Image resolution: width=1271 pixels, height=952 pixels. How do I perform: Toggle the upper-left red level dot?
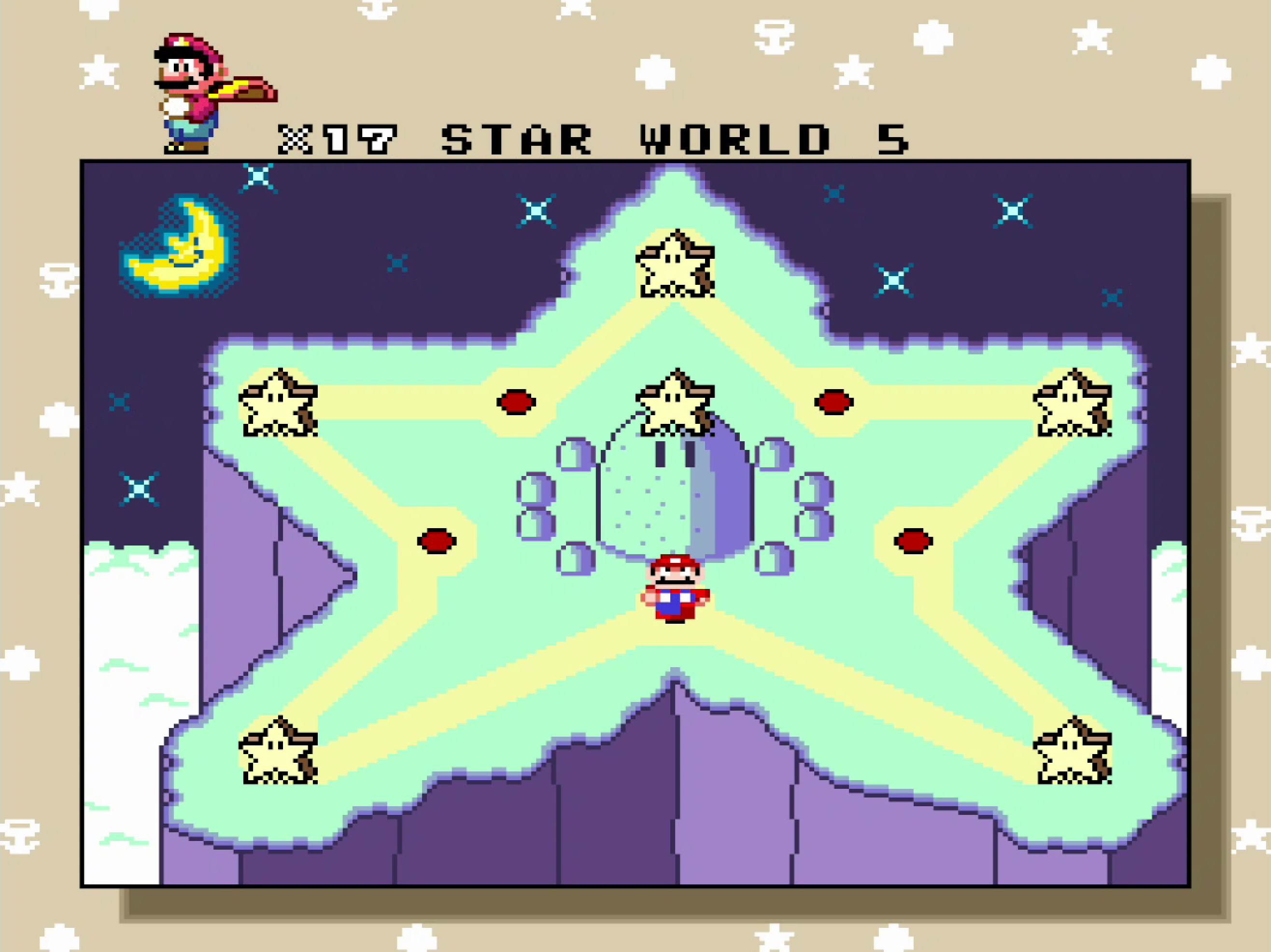click(516, 402)
